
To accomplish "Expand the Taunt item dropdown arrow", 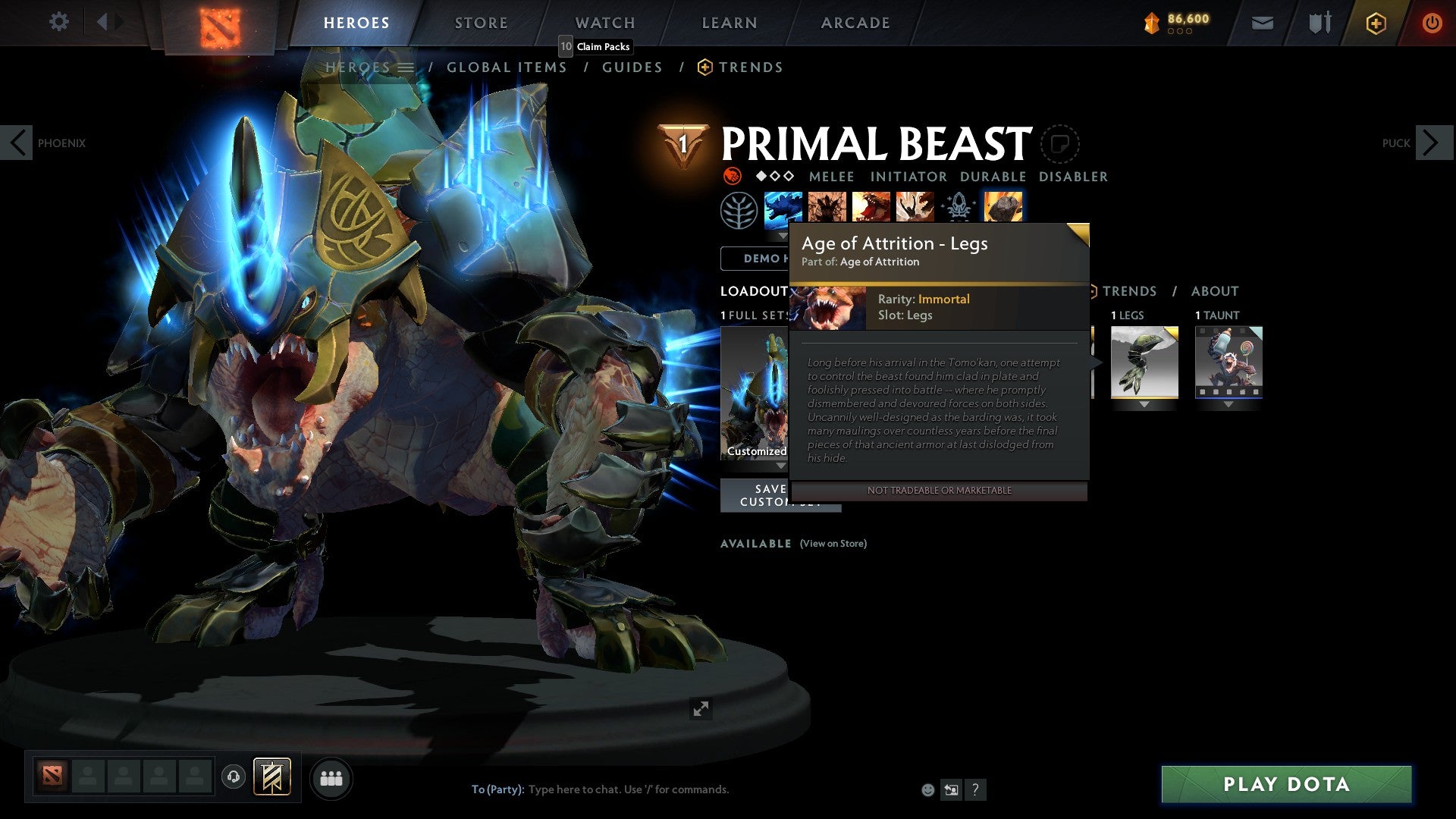I will click(x=1228, y=404).
